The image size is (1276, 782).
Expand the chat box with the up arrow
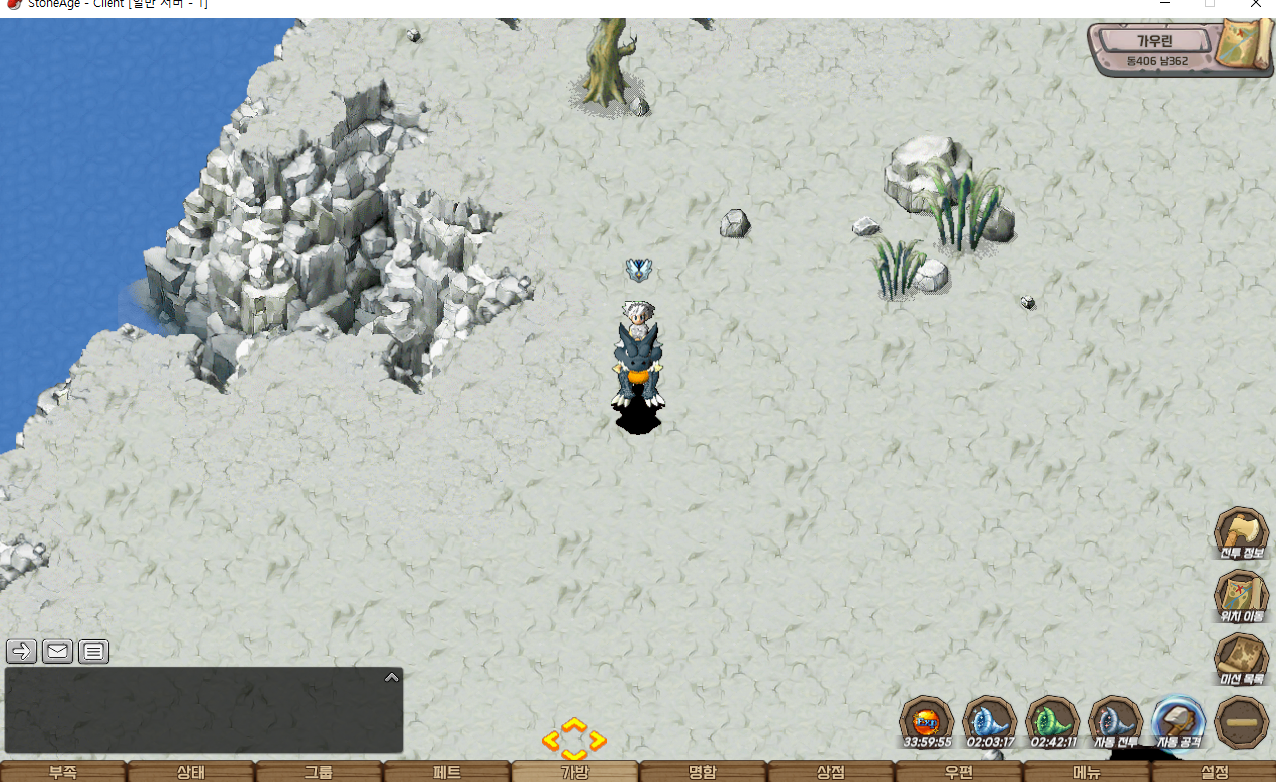coord(392,677)
